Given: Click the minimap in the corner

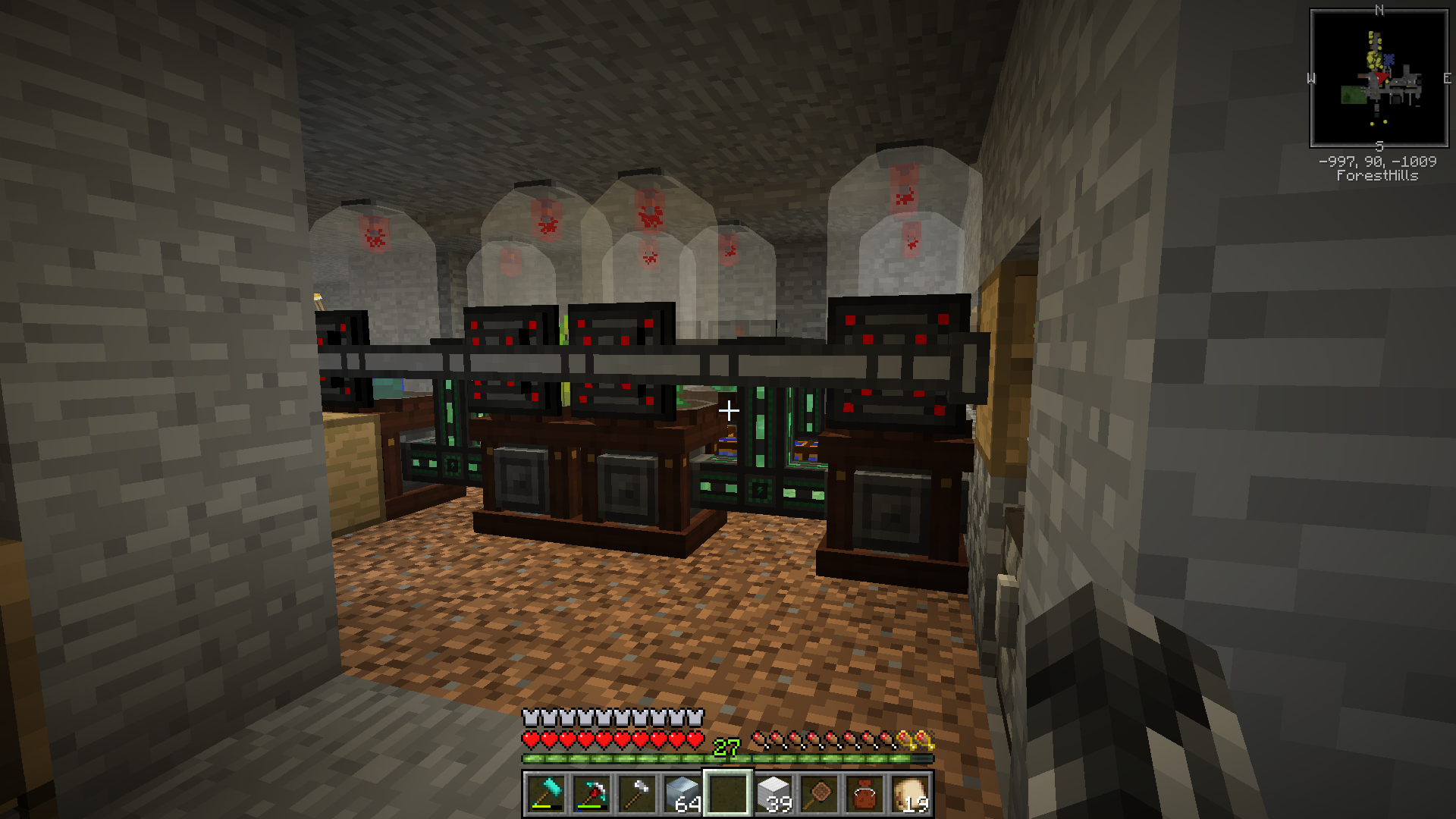Looking at the screenshot, I should click(1379, 78).
